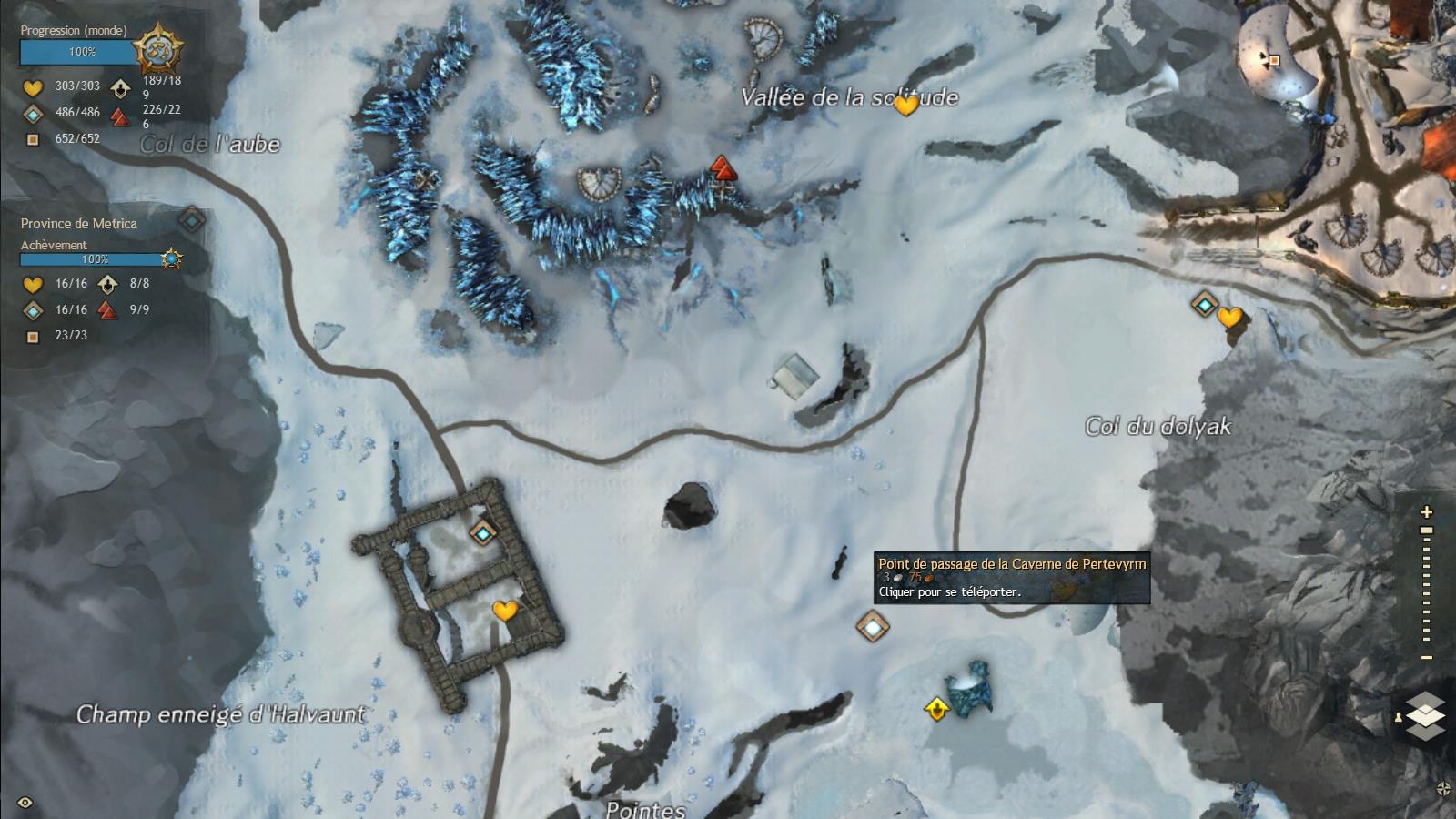Select the heart on Vallée de la solitude label
1456x819 pixels.
905,106
